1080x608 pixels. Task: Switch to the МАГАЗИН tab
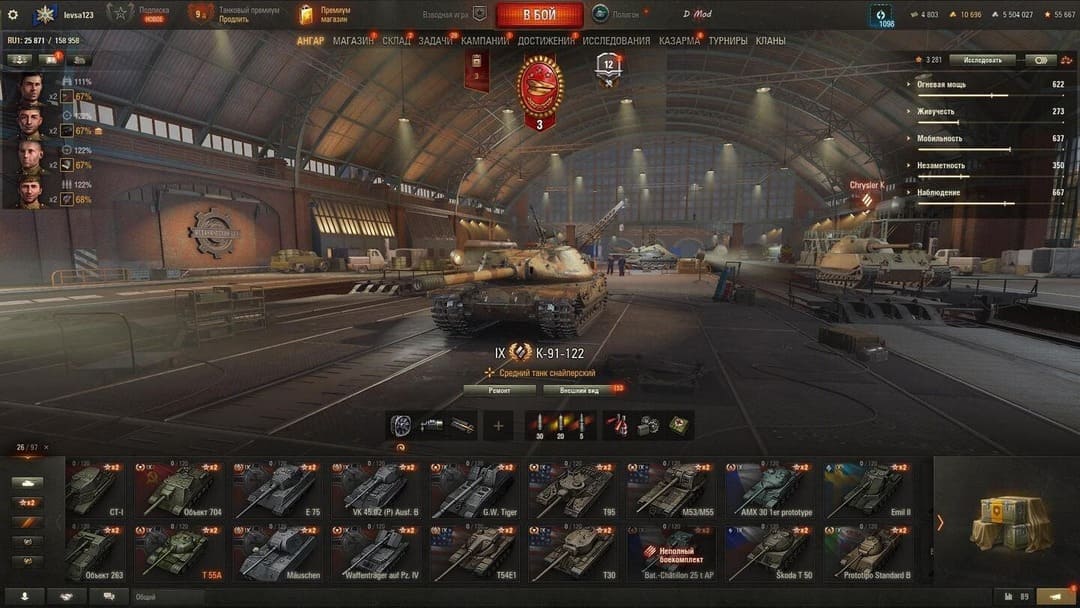[353, 41]
